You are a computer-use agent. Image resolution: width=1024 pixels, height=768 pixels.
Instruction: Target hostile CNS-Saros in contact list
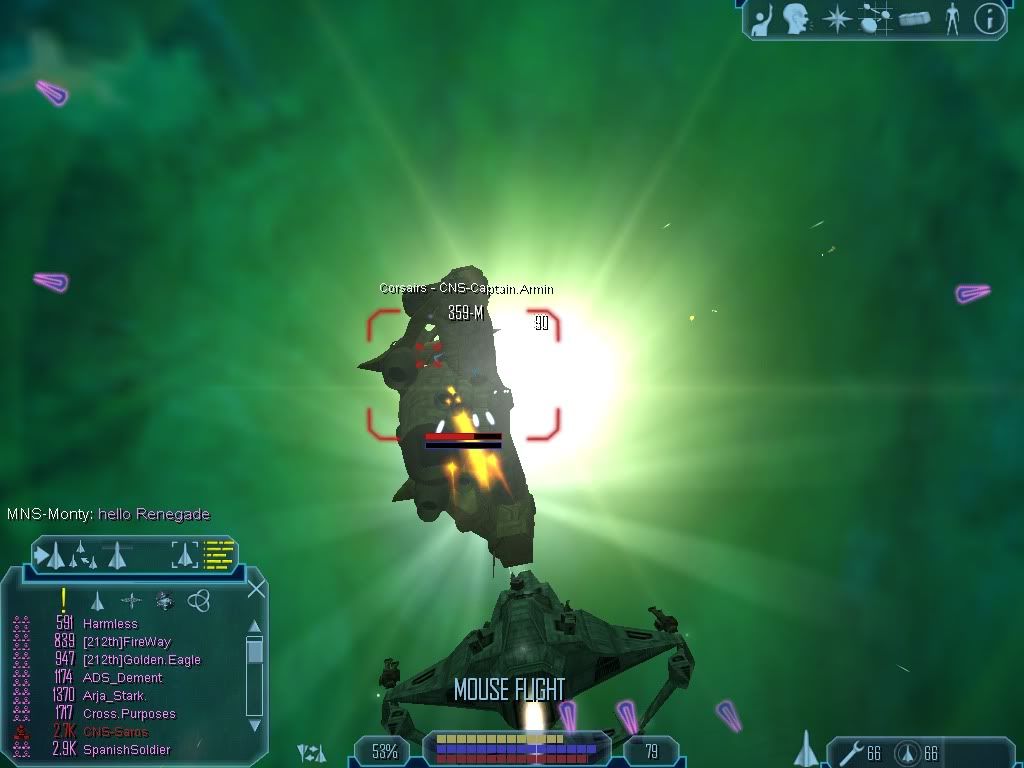coord(115,732)
